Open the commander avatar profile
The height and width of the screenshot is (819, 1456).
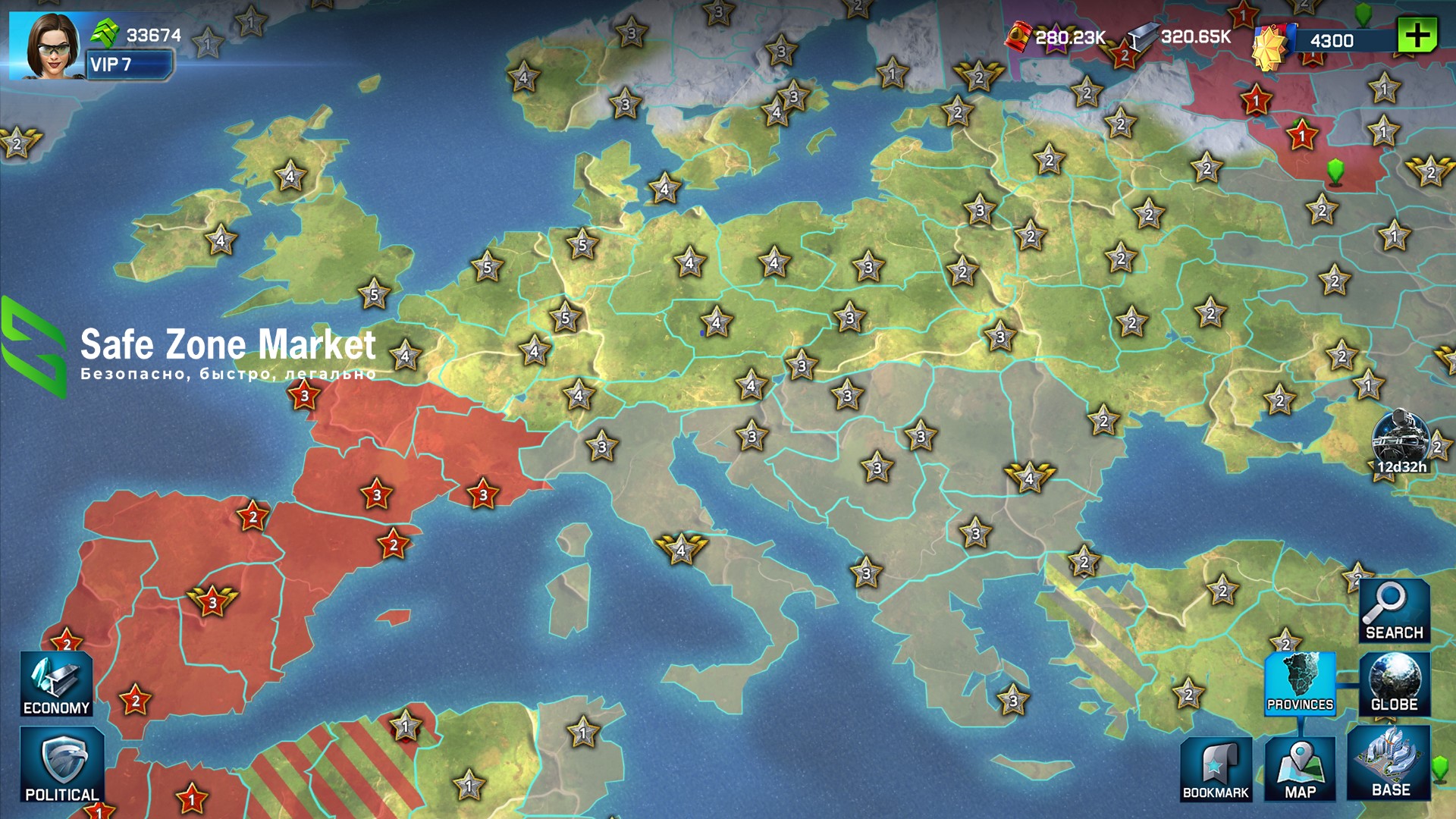tap(47, 45)
